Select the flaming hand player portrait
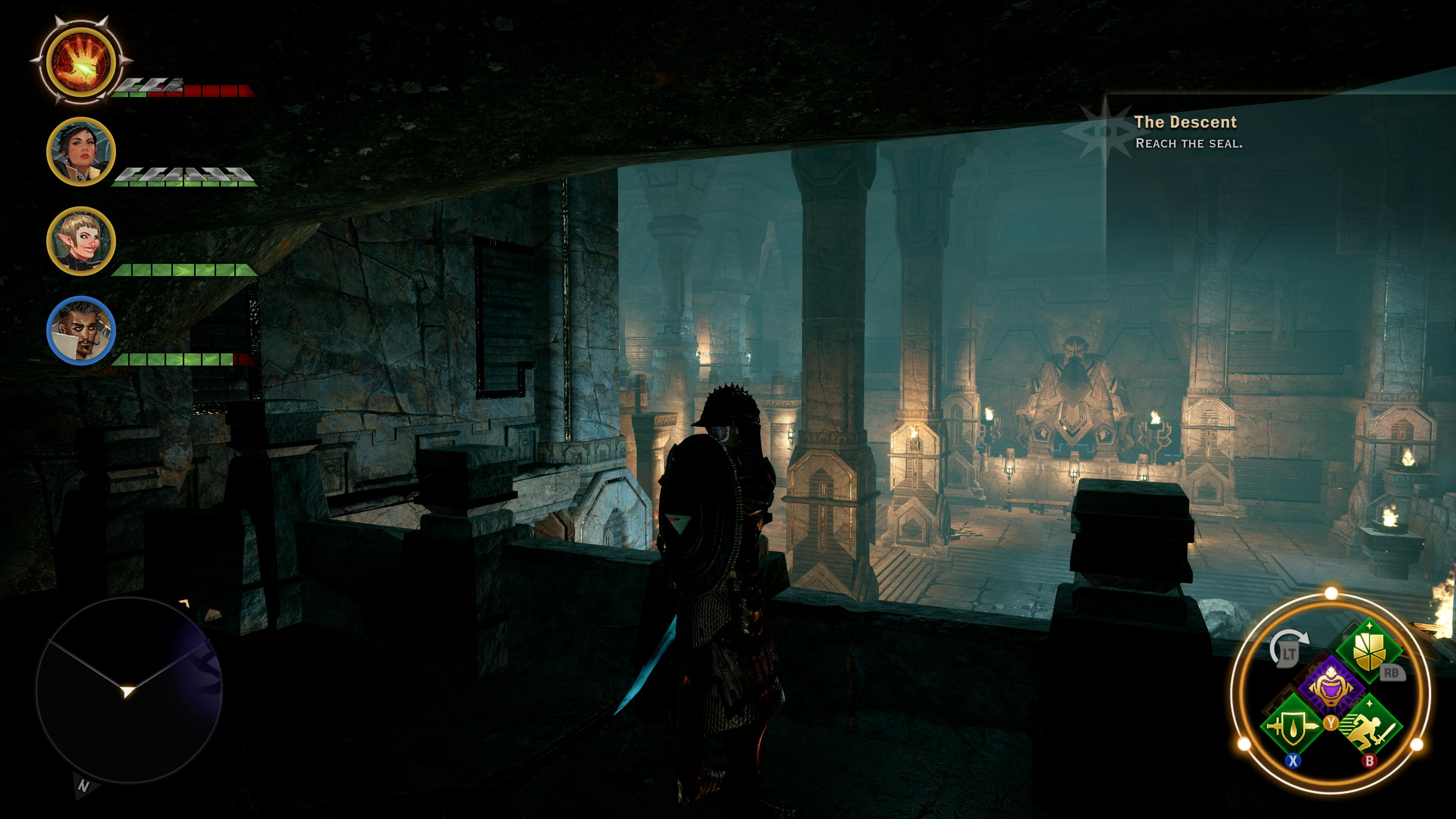 coord(82,61)
